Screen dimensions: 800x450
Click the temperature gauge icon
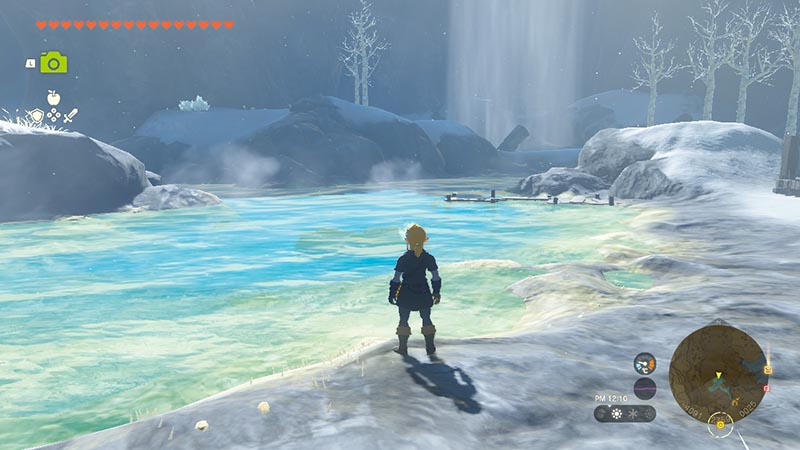[x=645, y=363]
